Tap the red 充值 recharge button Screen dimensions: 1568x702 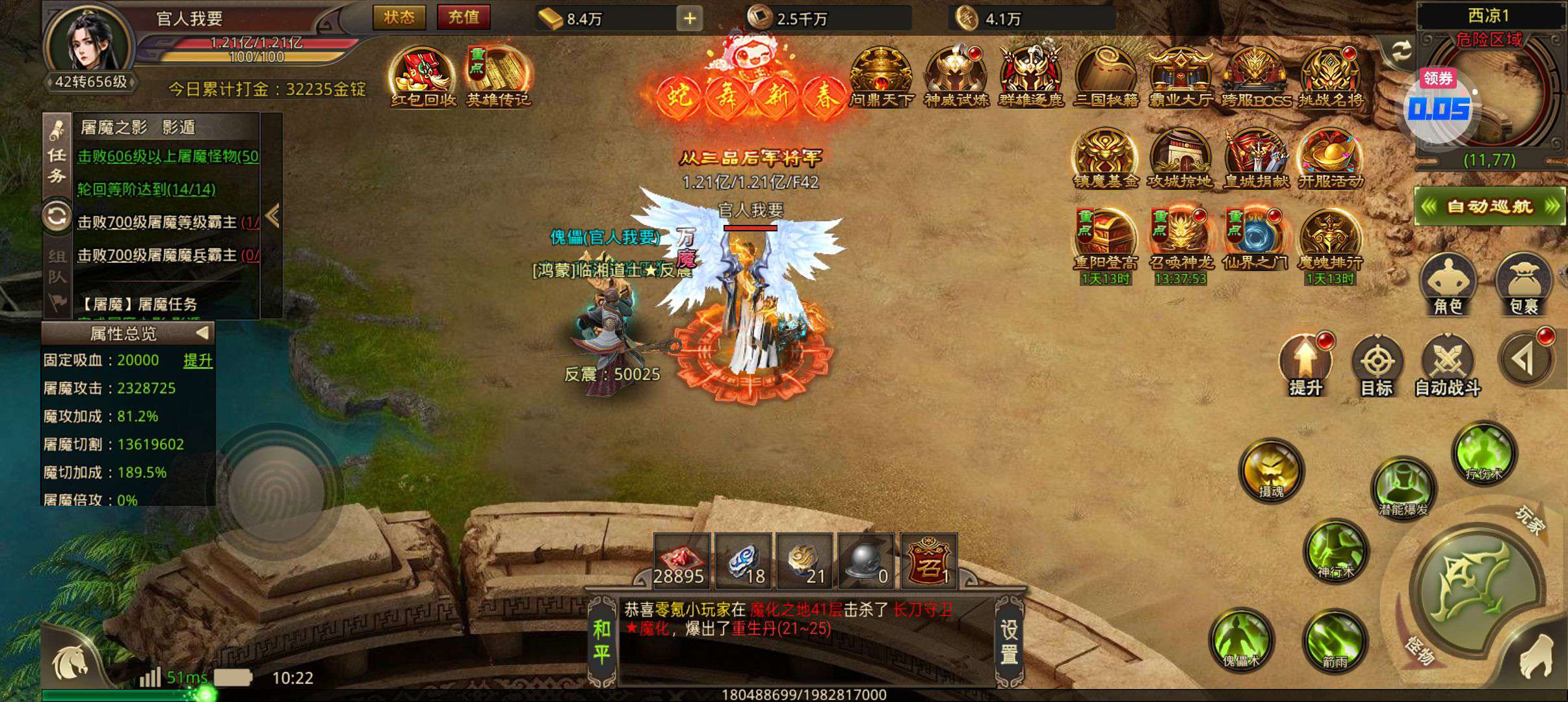click(x=463, y=18)
